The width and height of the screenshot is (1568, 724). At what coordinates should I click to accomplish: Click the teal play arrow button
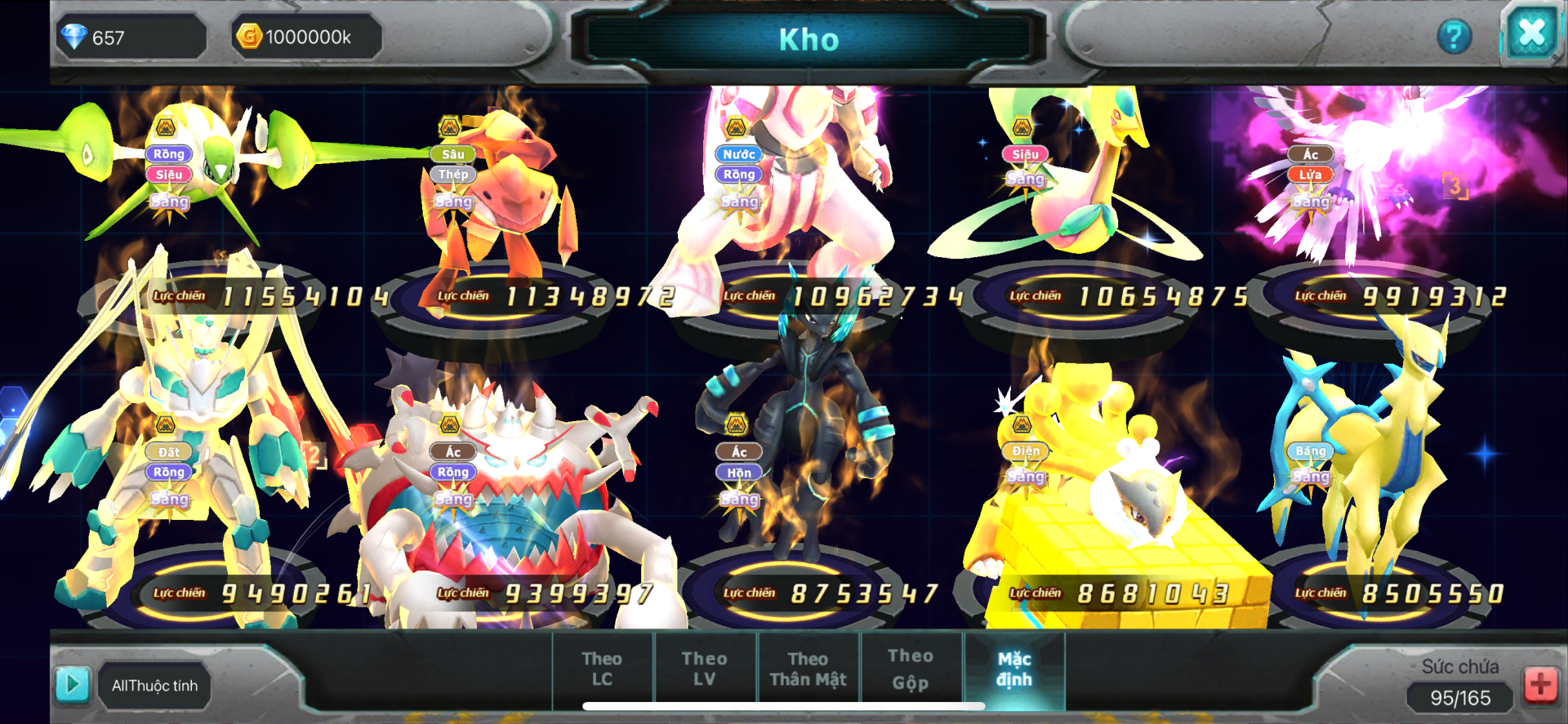(x=72, y=684)
